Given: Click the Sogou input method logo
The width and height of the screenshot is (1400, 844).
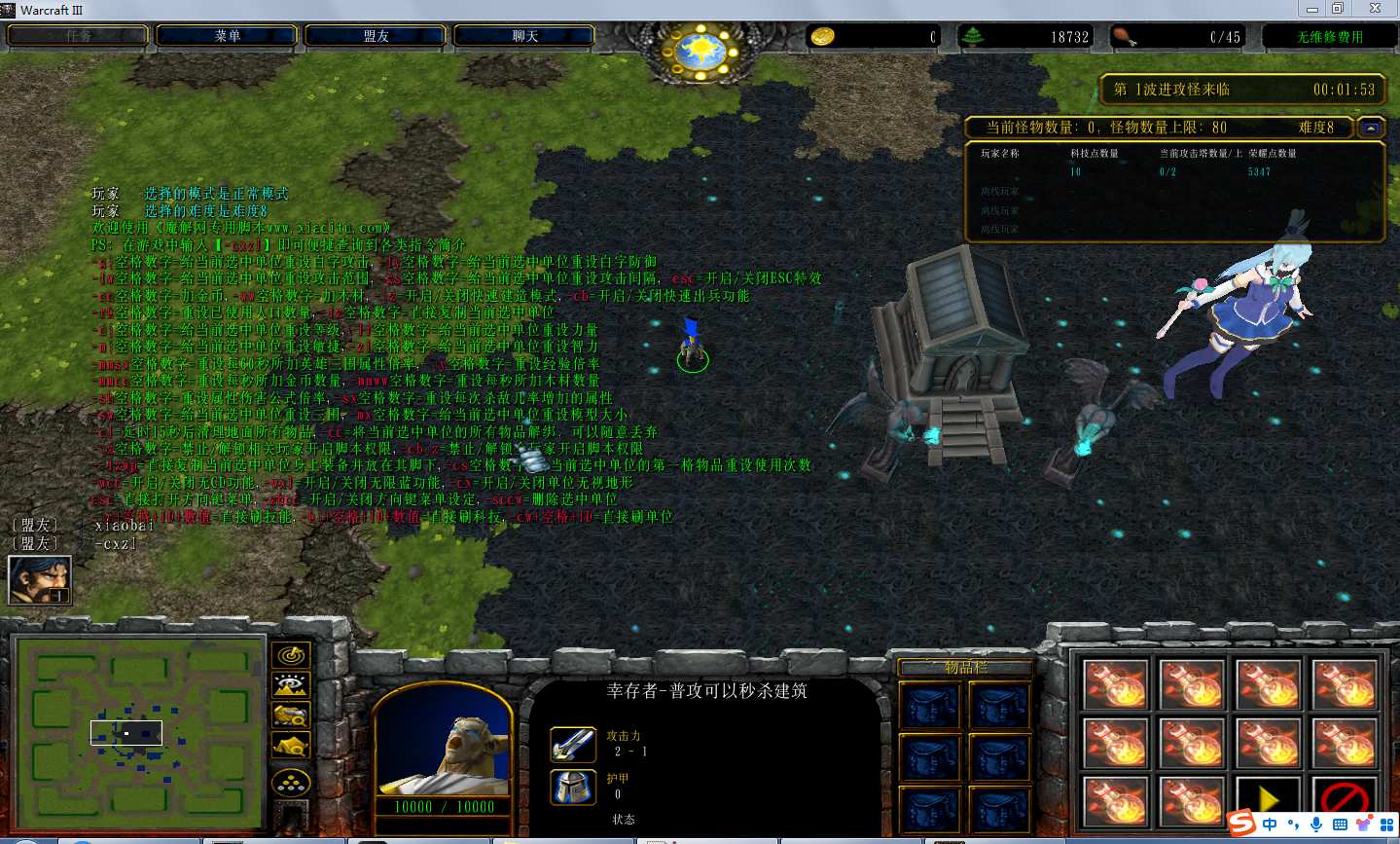Looking at the screenshot, I should pyautogui.click(x=1241, y=824).
